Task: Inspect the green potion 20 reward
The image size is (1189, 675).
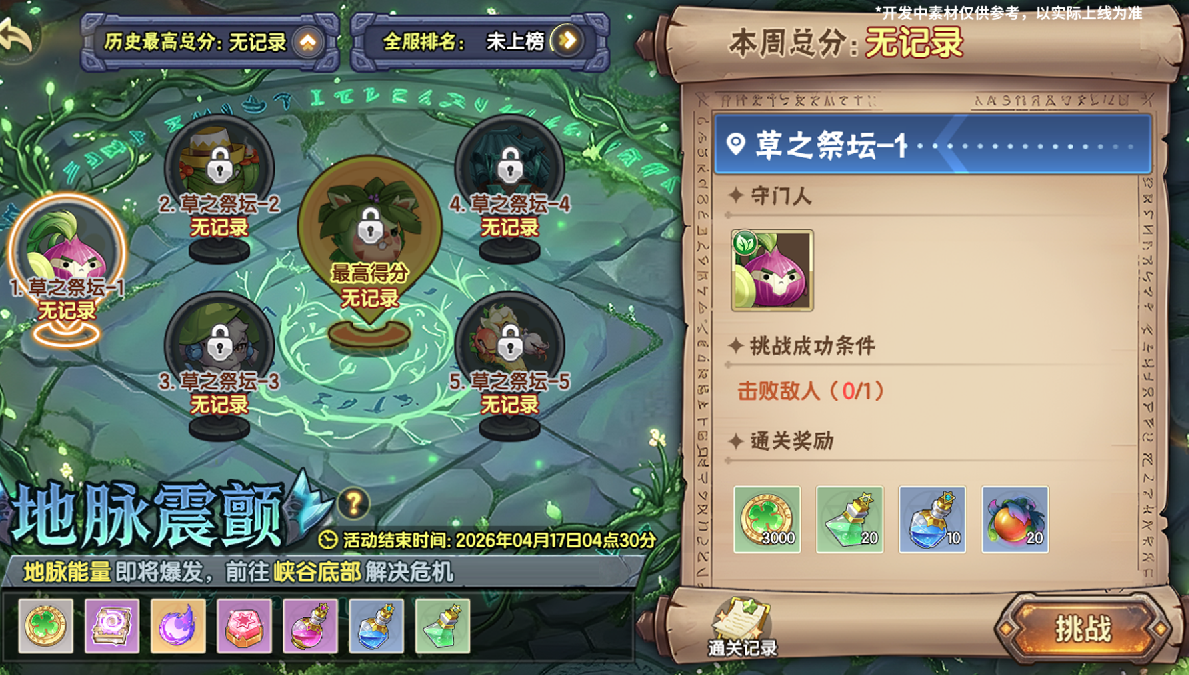Action: click(850, 520)
